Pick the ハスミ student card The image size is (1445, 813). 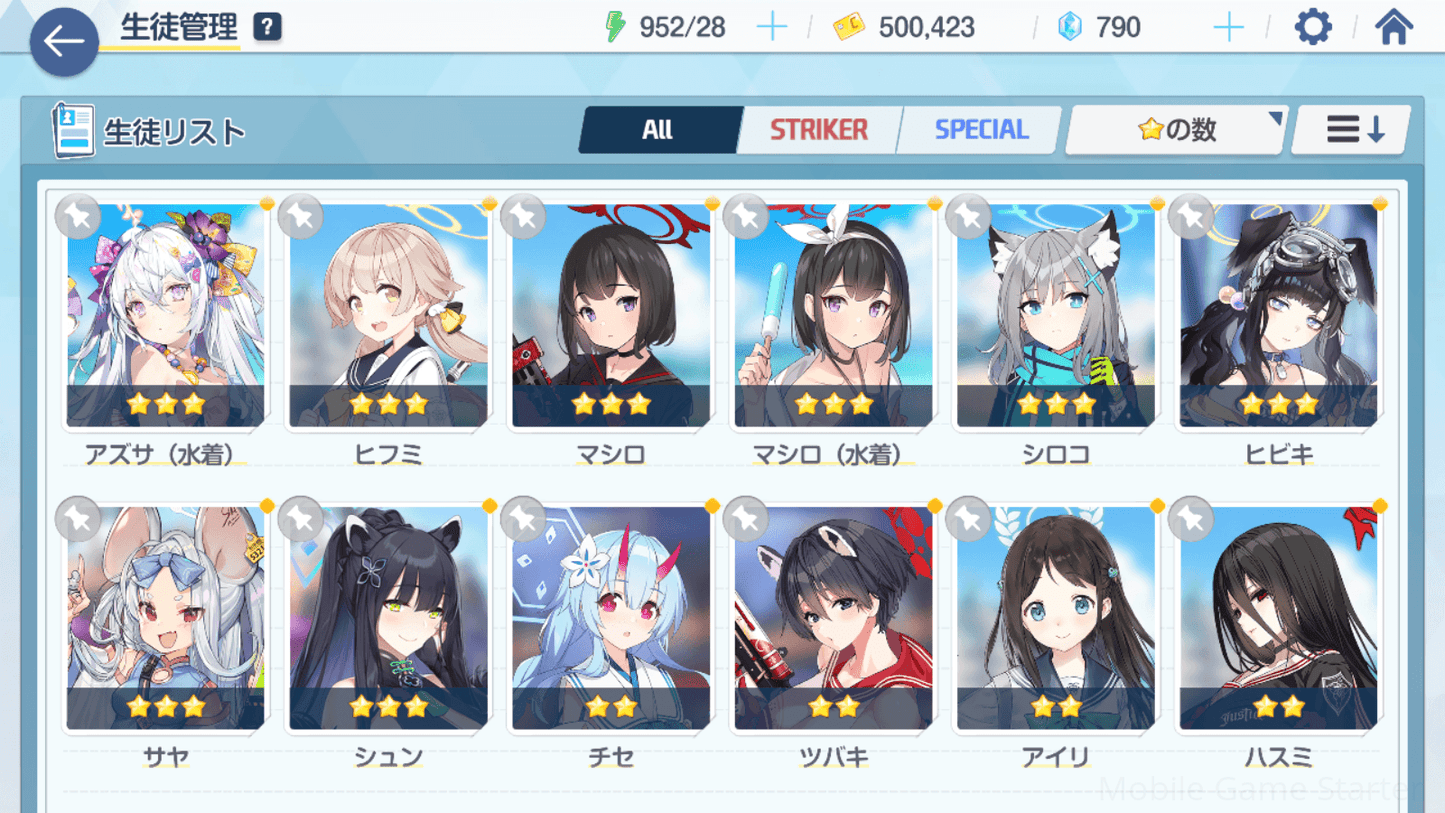pyautogui.click(x=1278, y=618)
